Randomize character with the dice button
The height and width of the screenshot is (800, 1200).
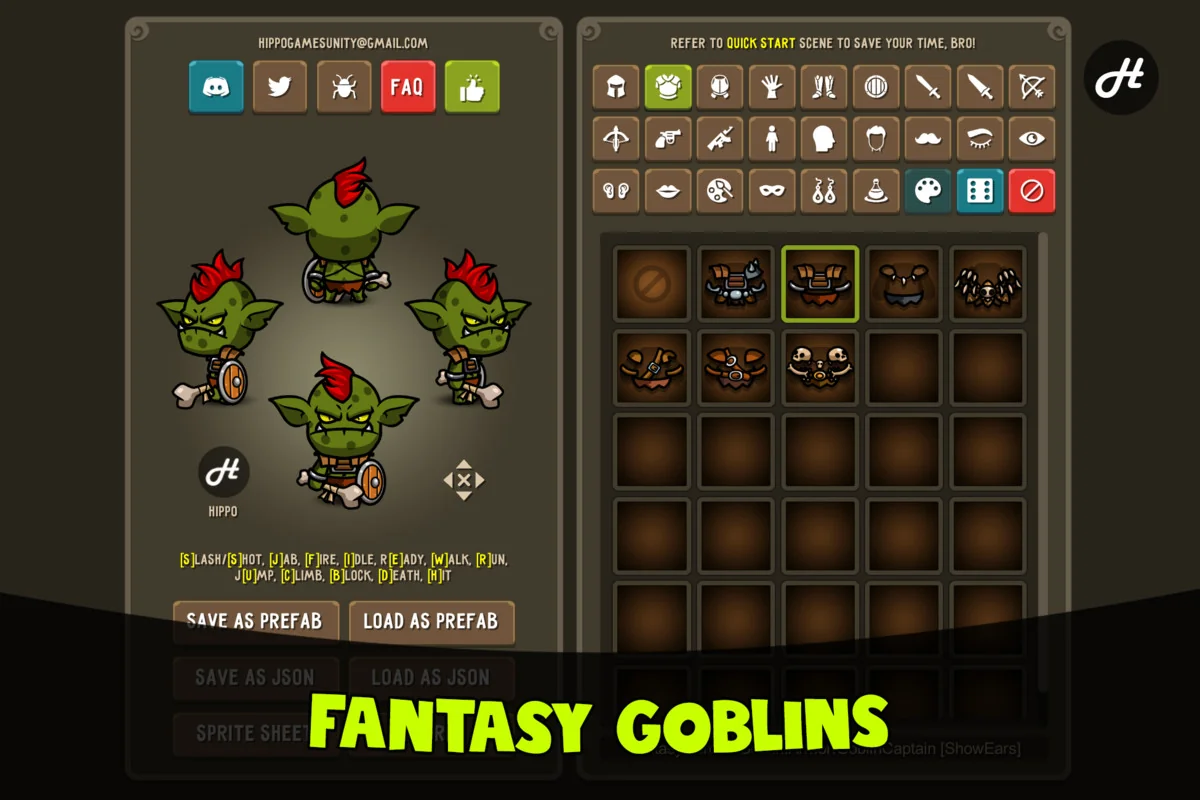coord(980,191)
